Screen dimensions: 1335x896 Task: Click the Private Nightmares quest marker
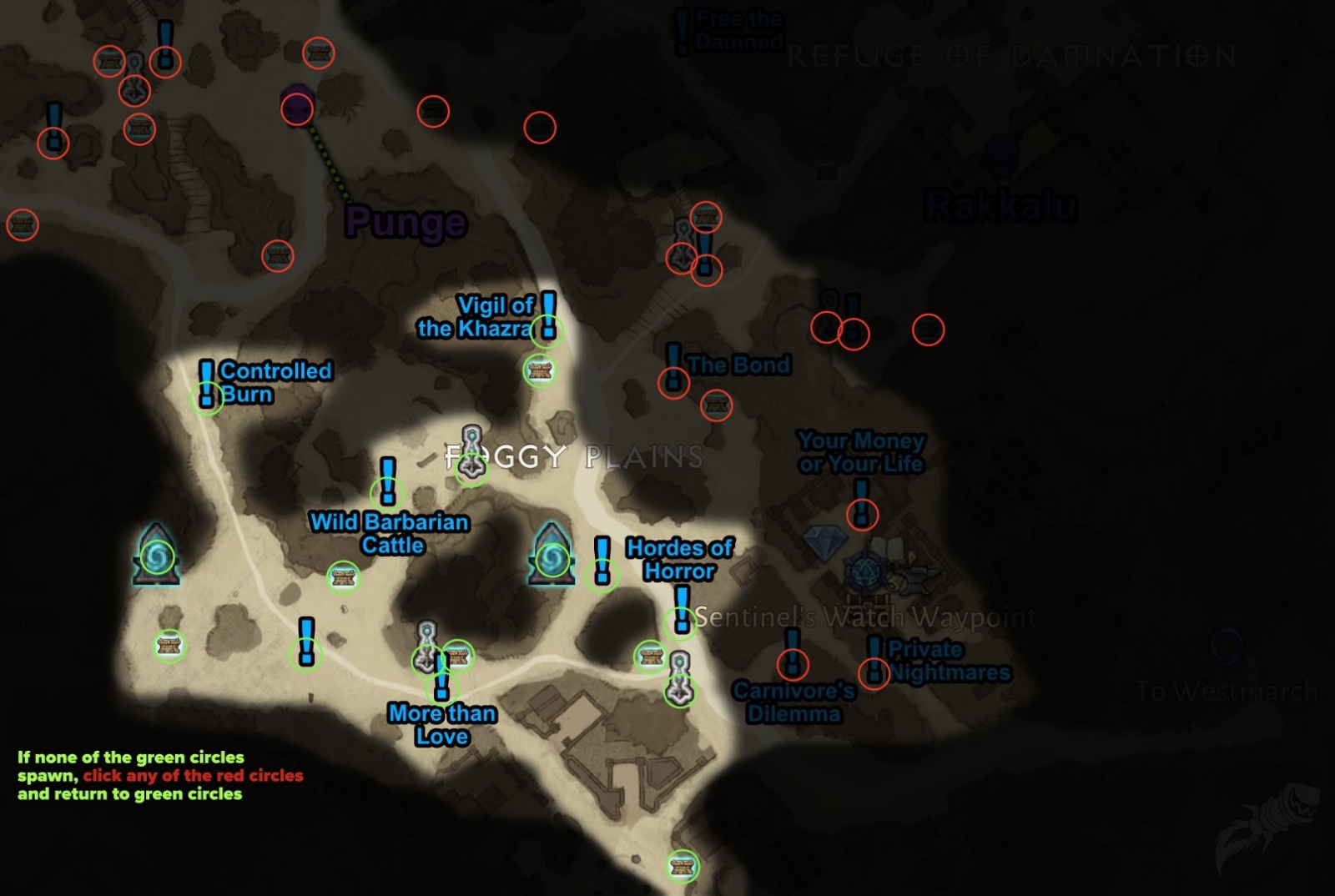(x=874, y=660)
